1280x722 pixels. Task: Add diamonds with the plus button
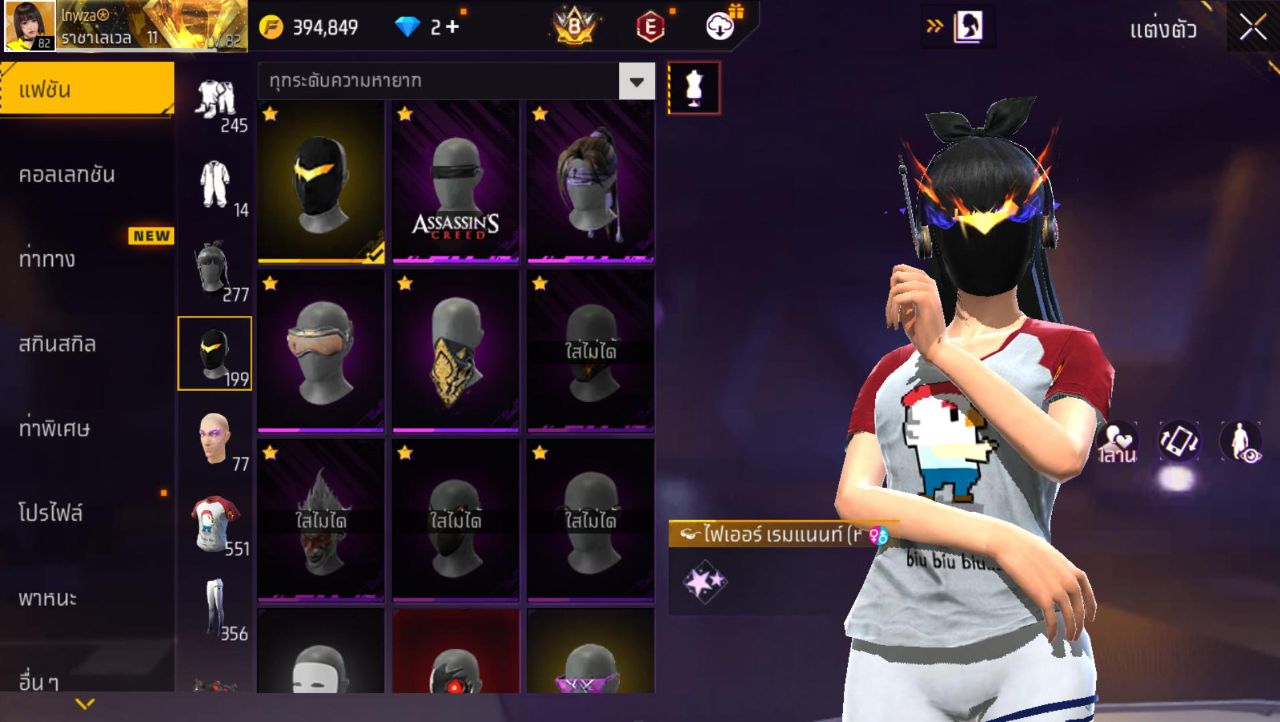pyautogui.click(x=453, y=27)
